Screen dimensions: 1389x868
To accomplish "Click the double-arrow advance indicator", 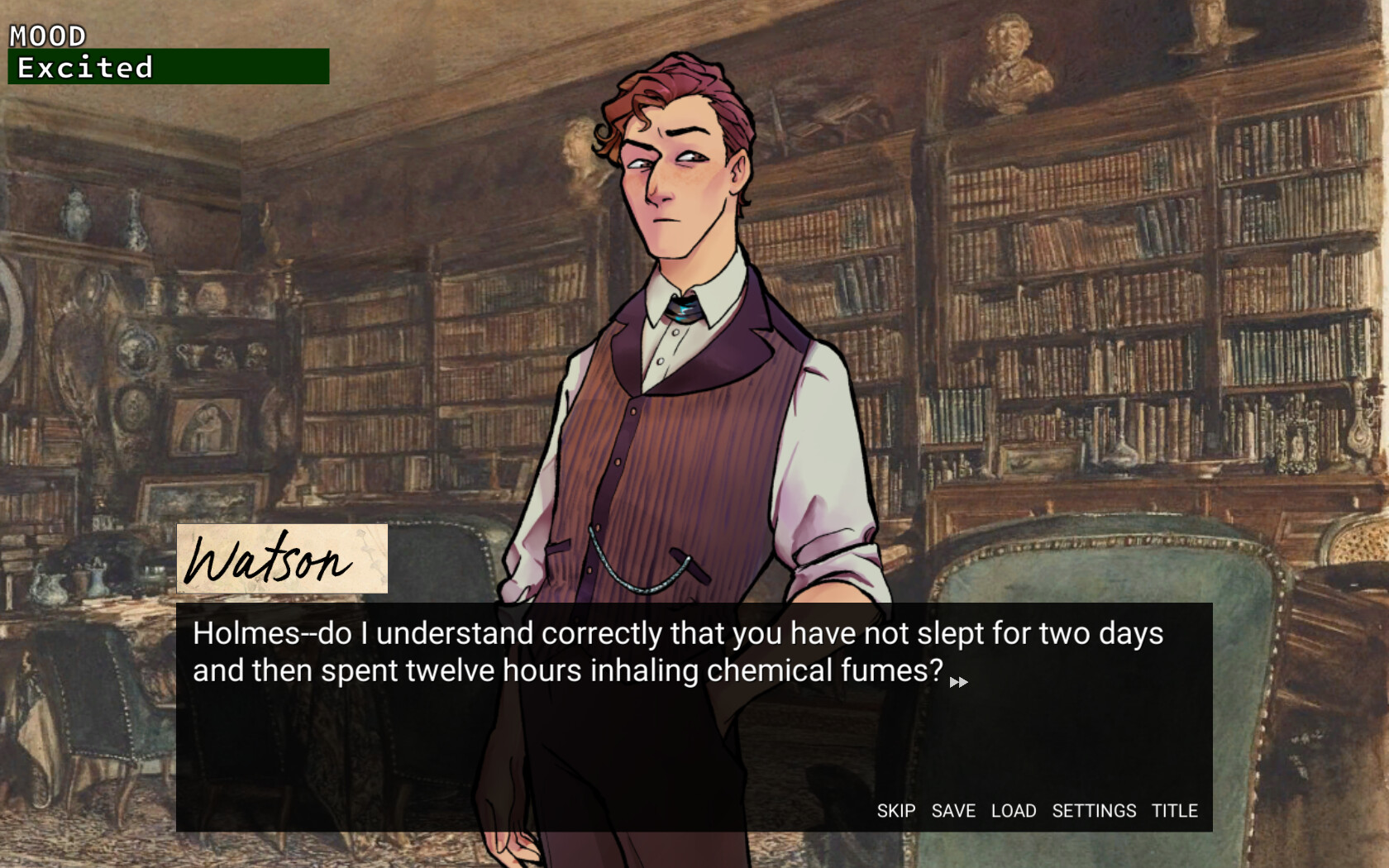I will click(x=959, y=681).
